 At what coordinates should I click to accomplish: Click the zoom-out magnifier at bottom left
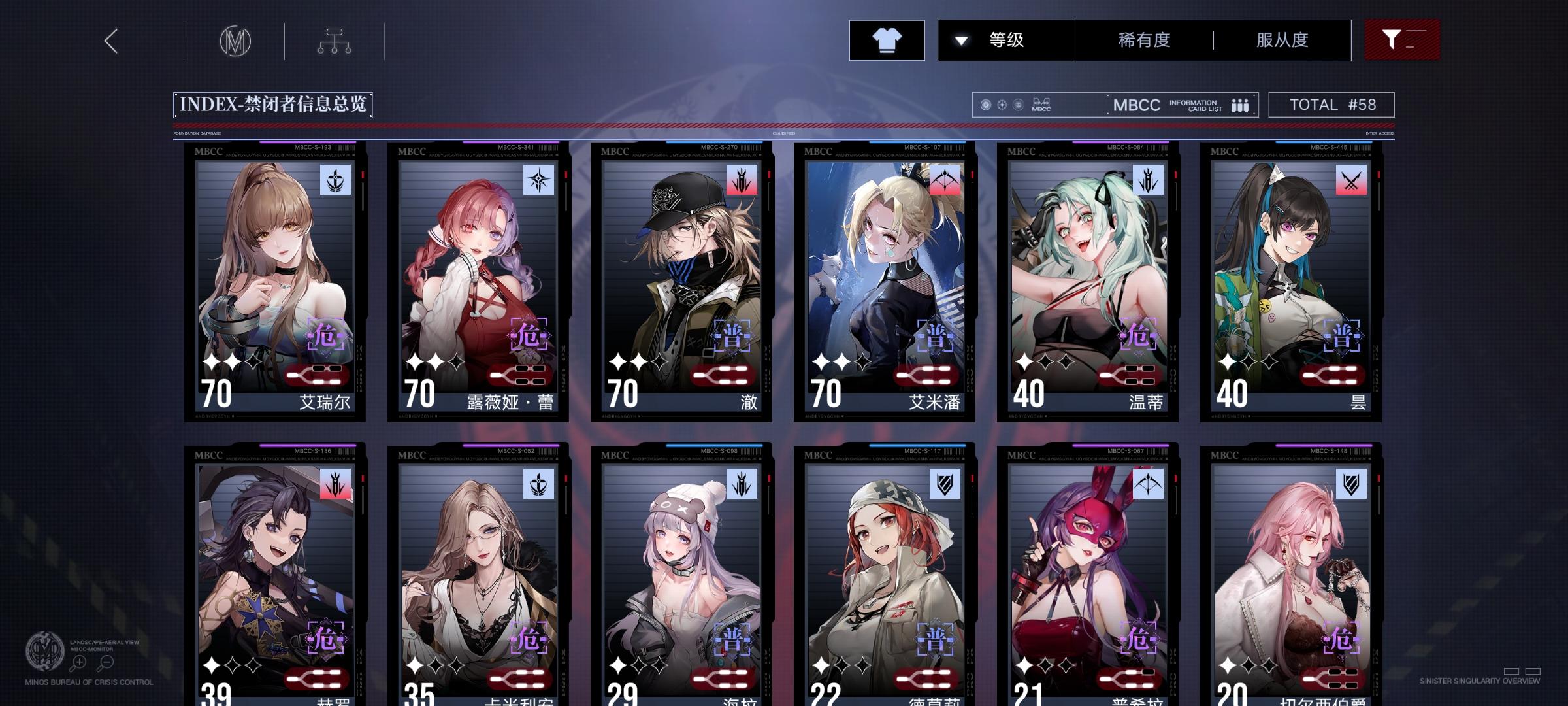click(x=106, y=662)
